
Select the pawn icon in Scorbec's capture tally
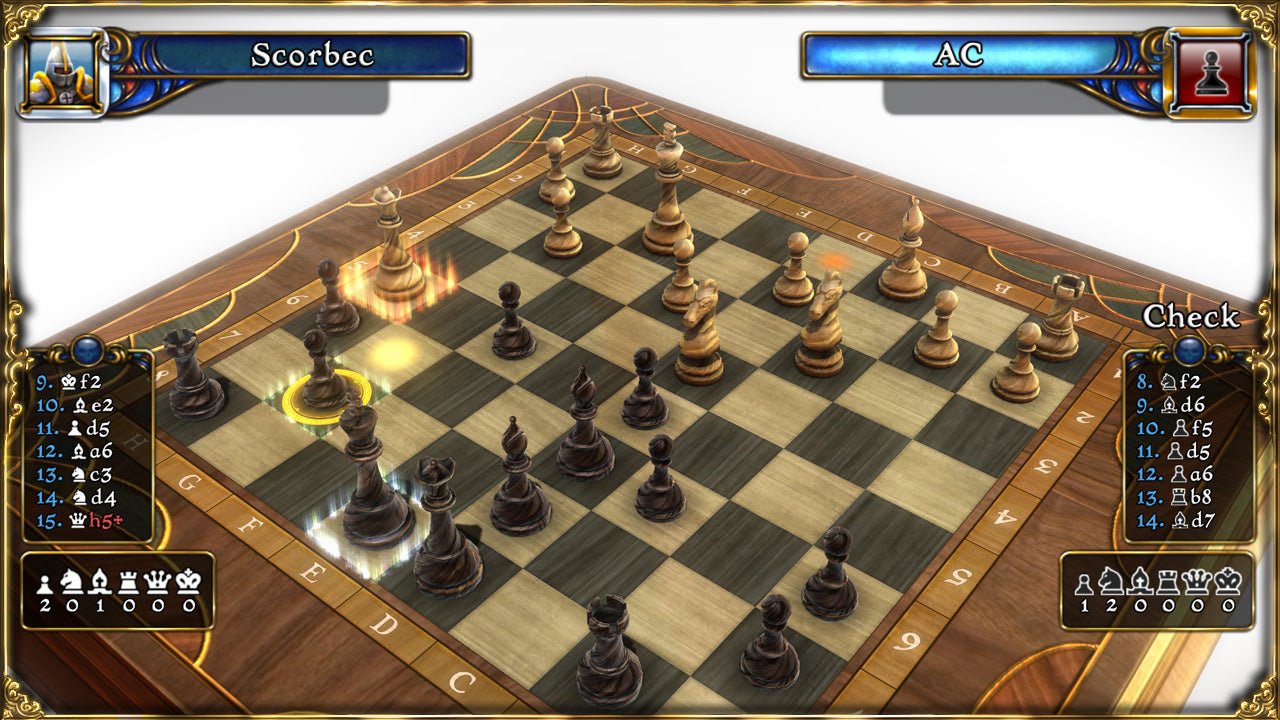point(44,583)
